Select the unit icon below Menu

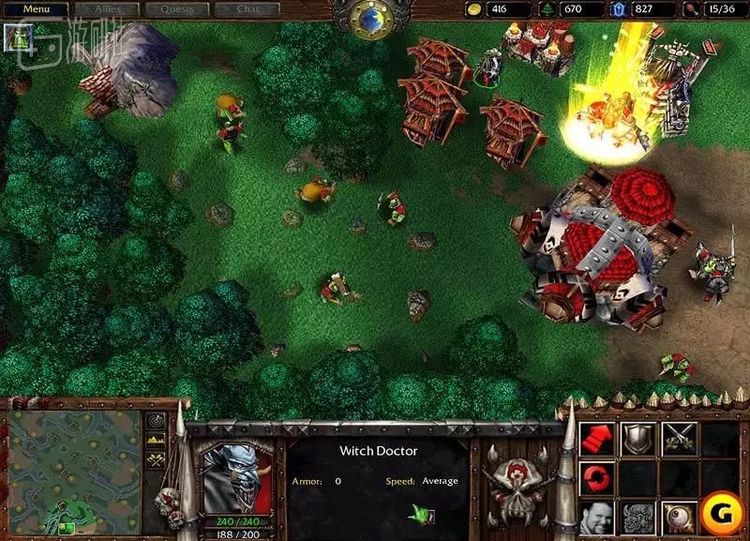pos(17,37)
